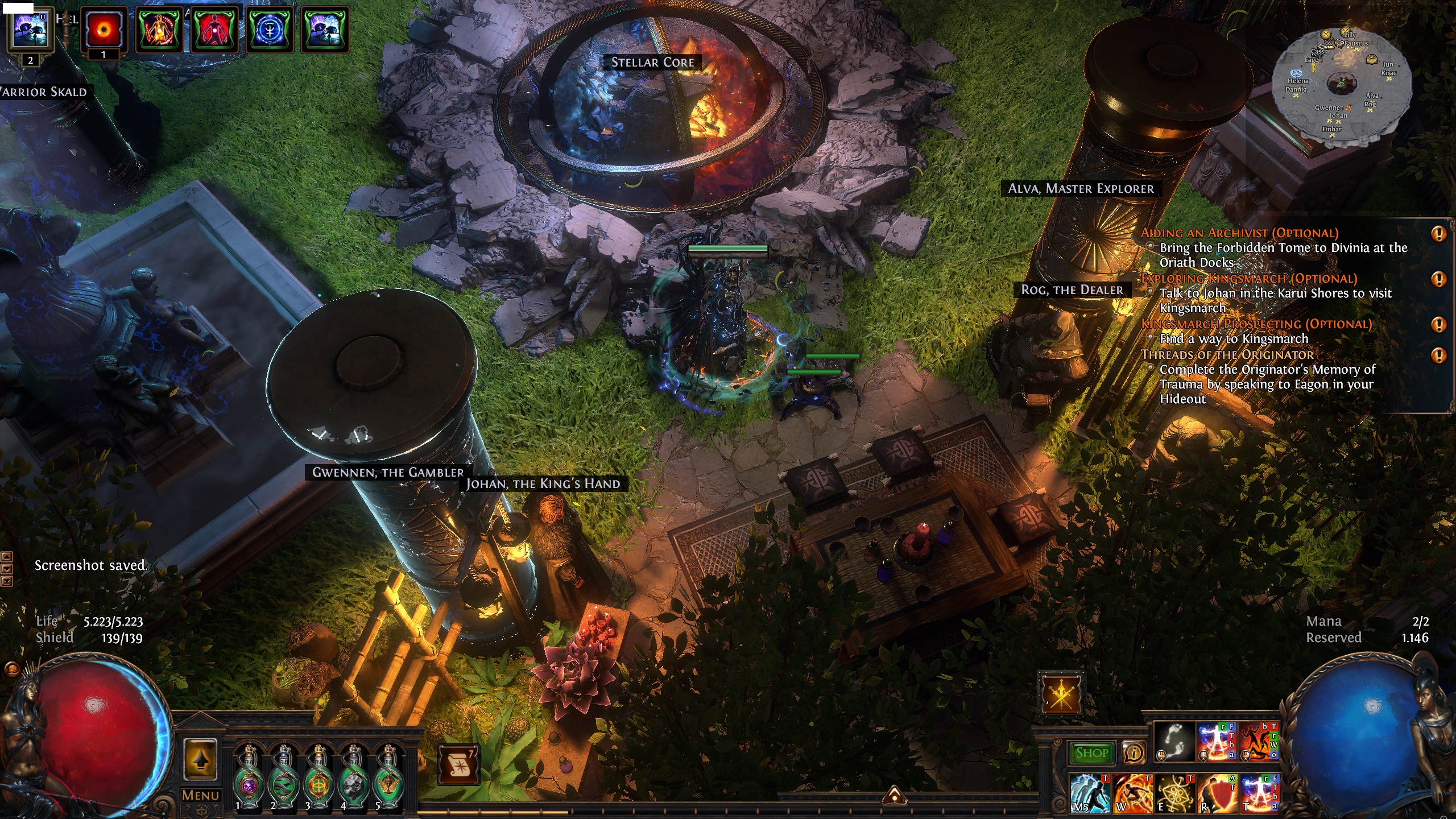Screen dimensions: 1456x819
Task: Activate the W fiery leap skill
Action: click(x=1132, y=793)
